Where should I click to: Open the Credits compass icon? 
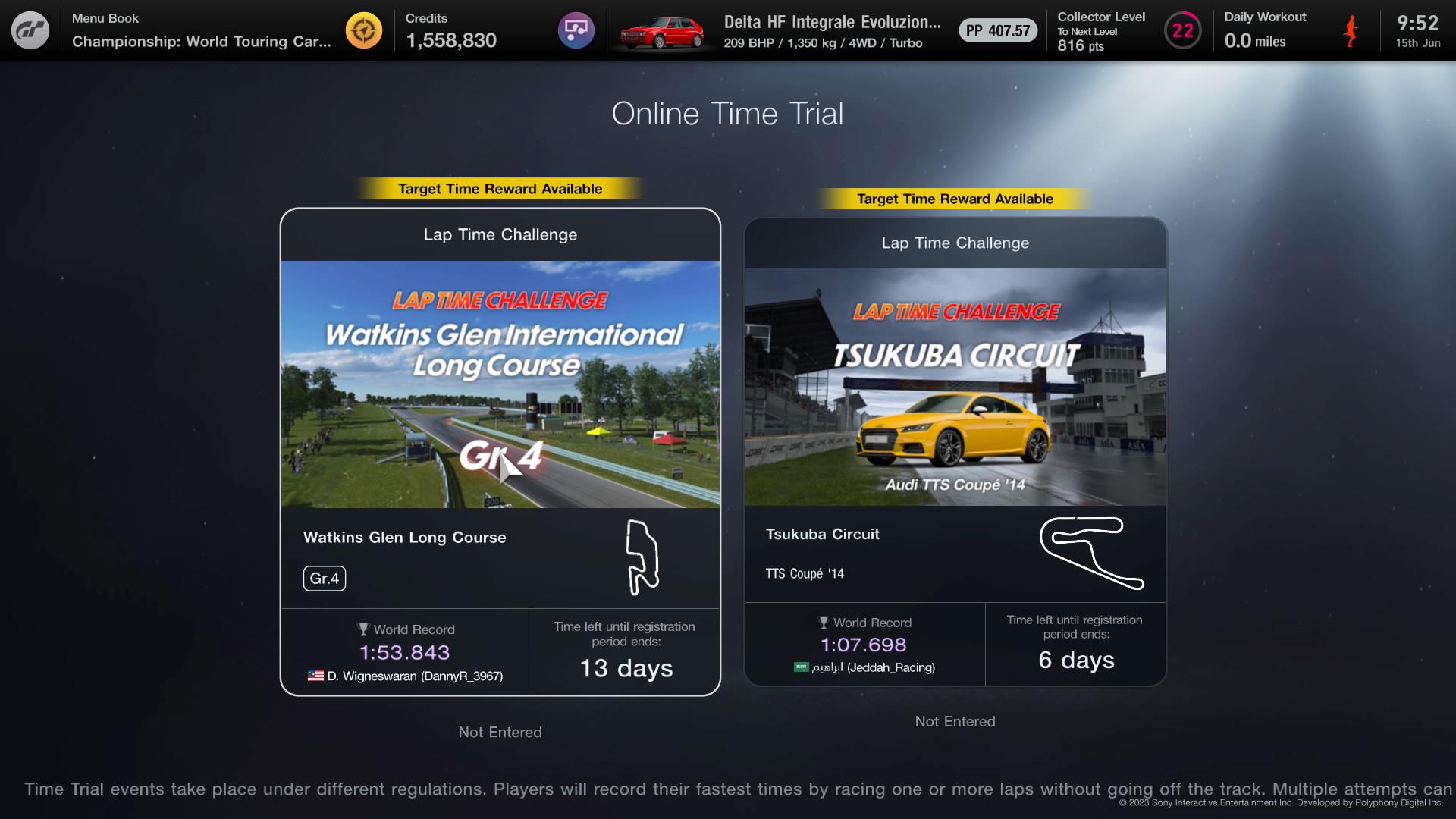coord(364,30)
